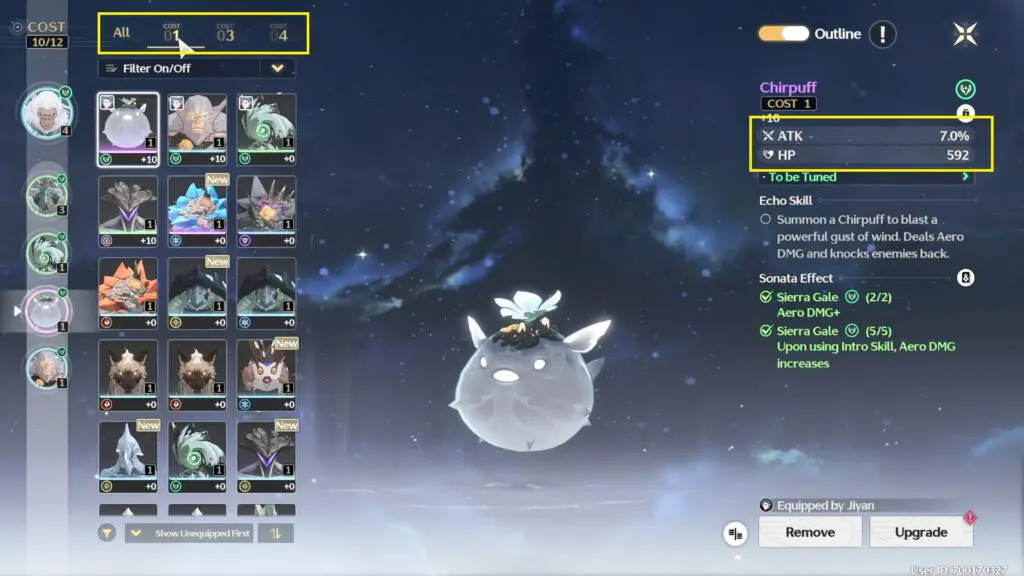Show only Cost 04 echoes
The height and width of the screenshot is (576, 1024).
[278, 34]
